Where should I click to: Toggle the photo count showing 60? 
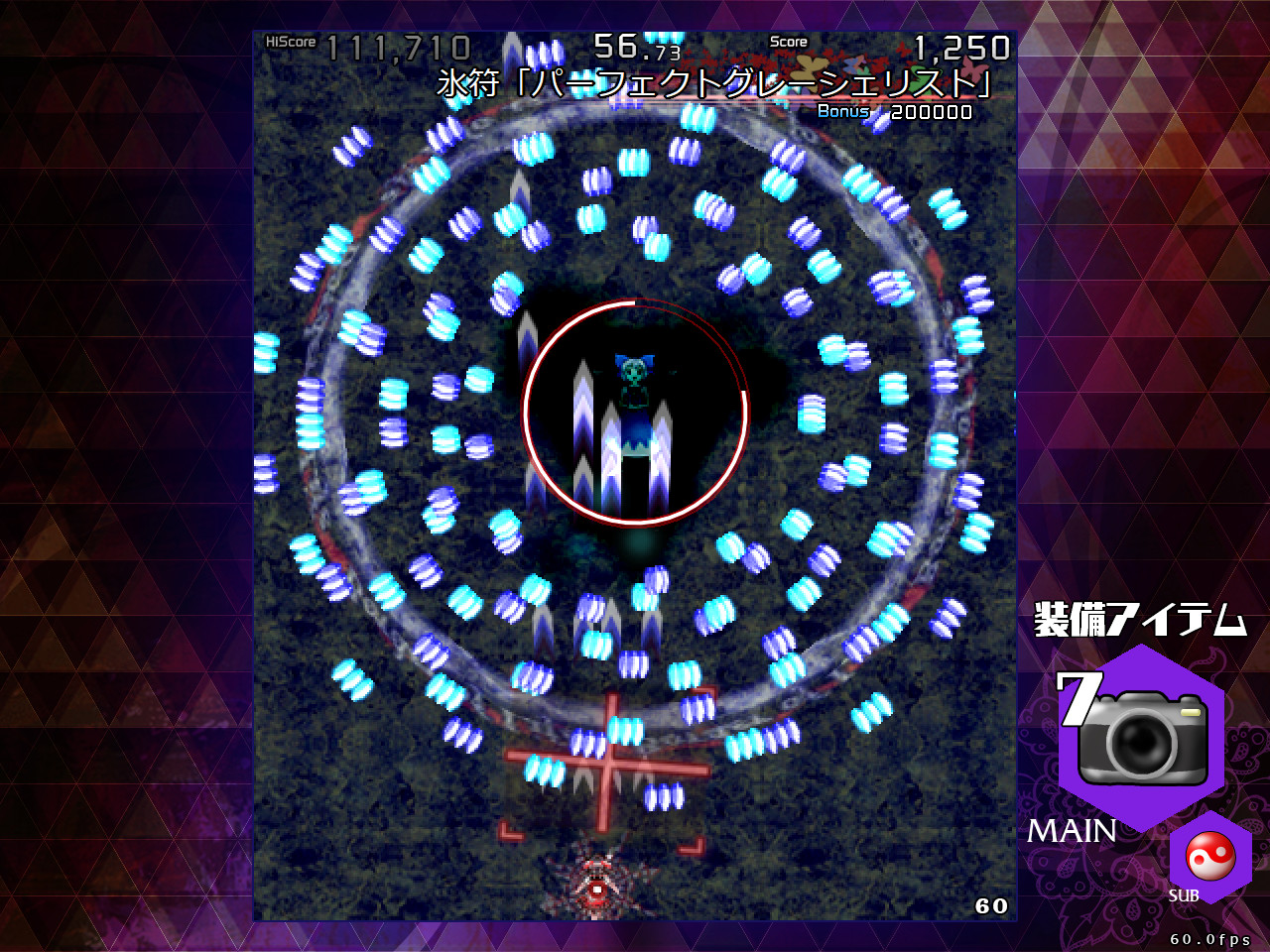click(990, 905)
